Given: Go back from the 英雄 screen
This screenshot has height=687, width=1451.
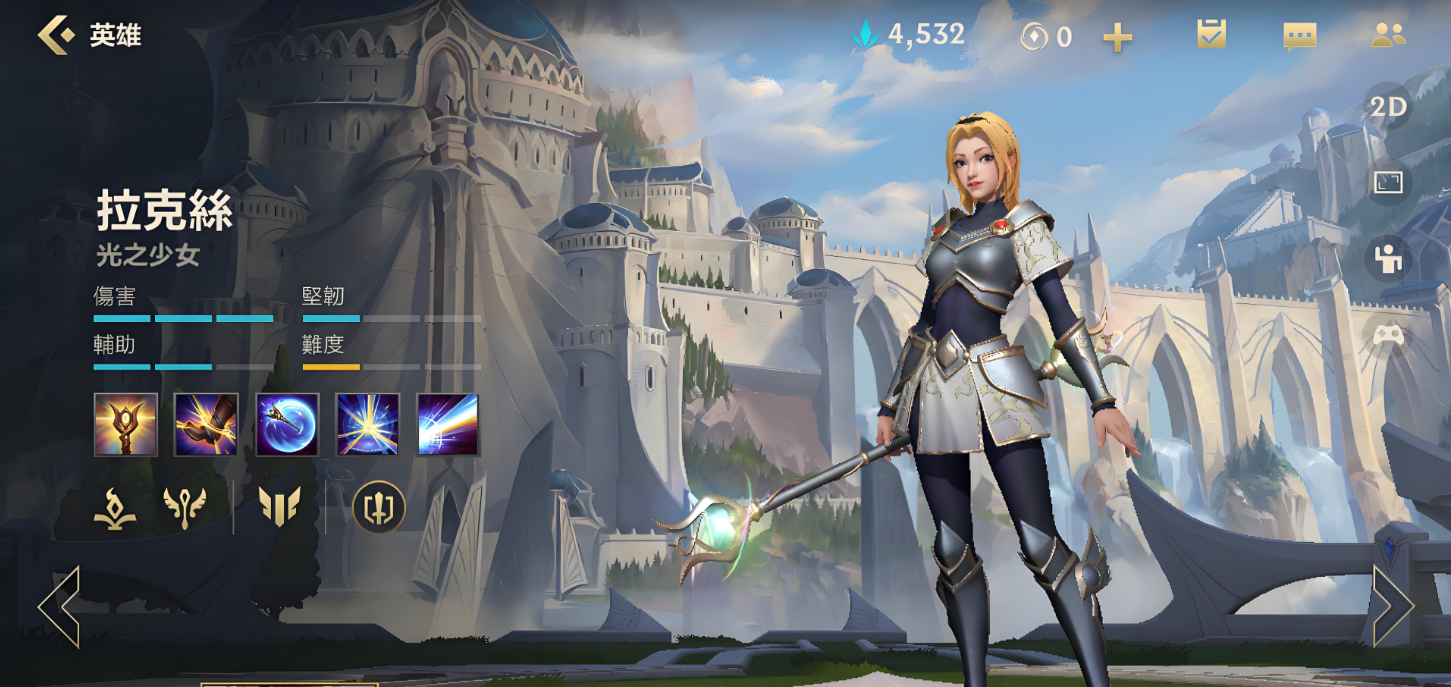Looking at the screenshot, I should pos(56,35).
